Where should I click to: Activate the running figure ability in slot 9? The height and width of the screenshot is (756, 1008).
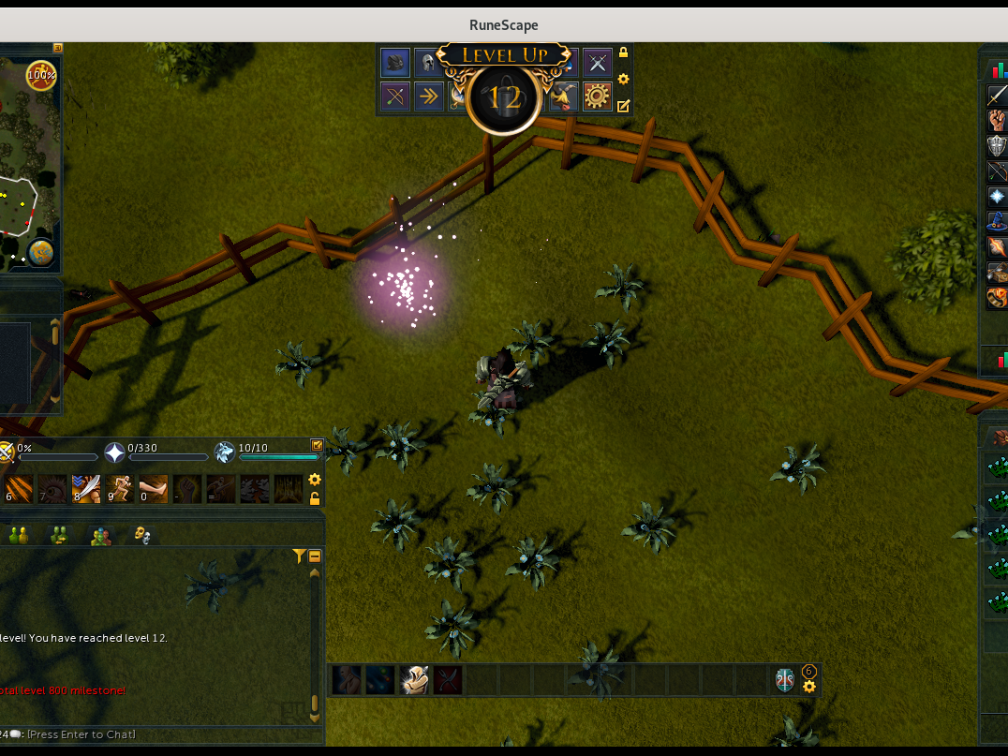pos(120,489)
